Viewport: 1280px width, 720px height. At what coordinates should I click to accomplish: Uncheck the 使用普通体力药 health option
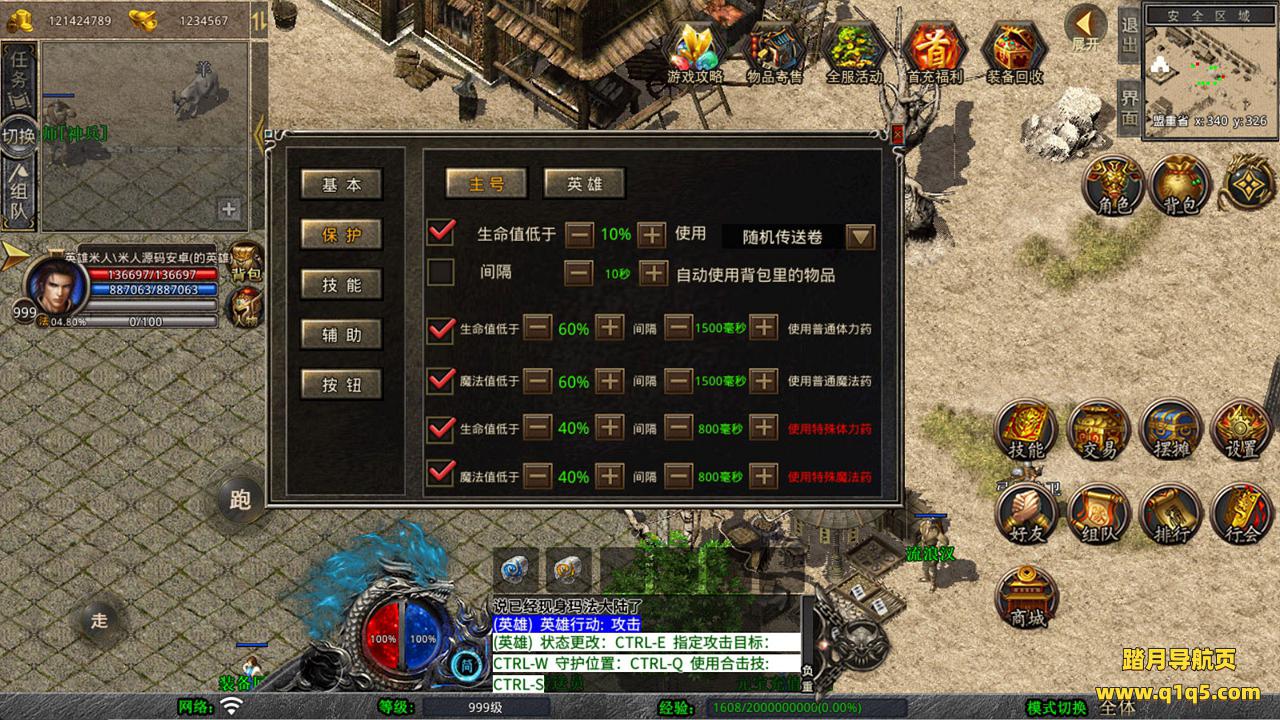[440, 328]
